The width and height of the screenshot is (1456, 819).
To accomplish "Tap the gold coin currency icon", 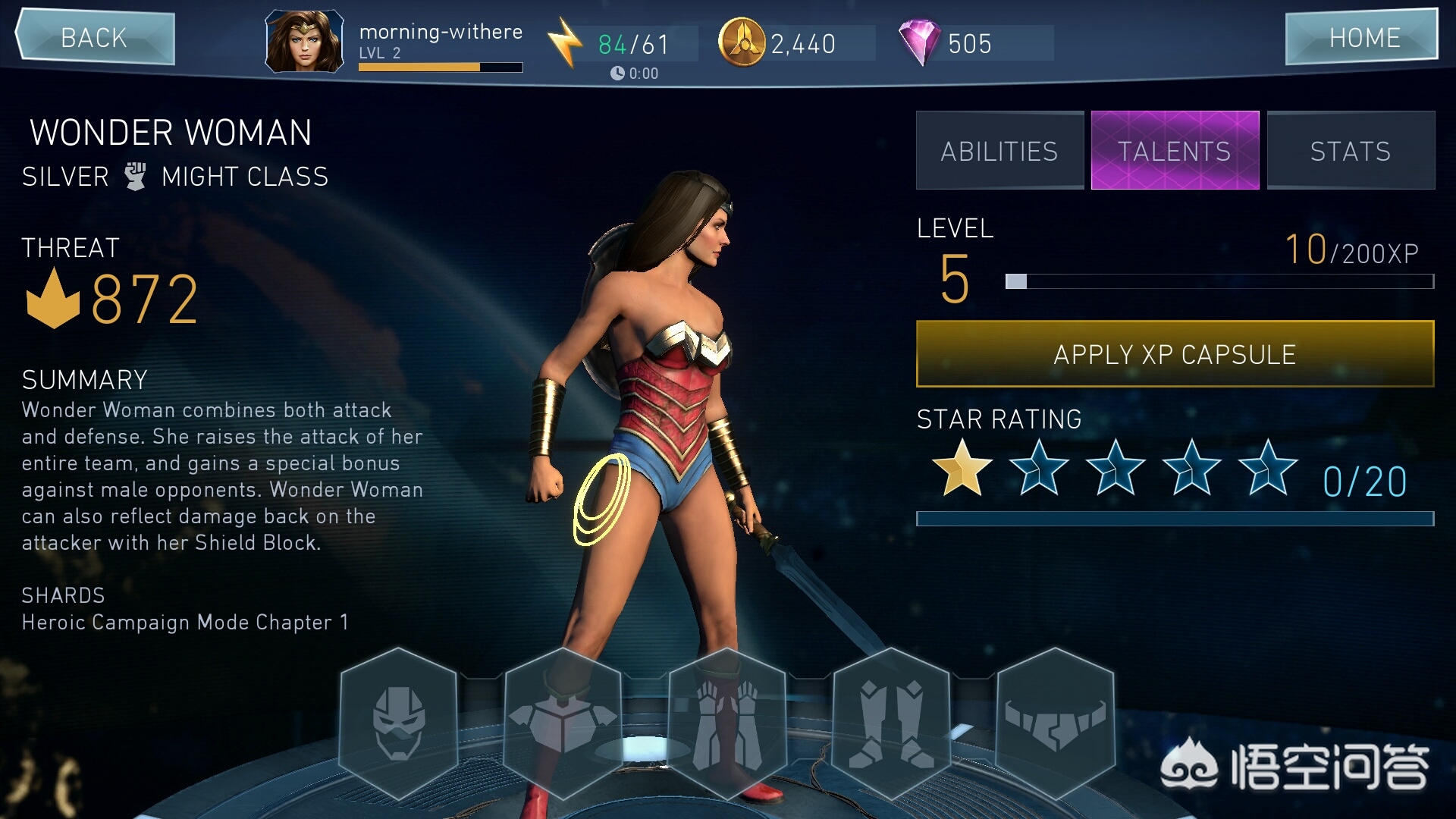I will [x=742, y=42].
